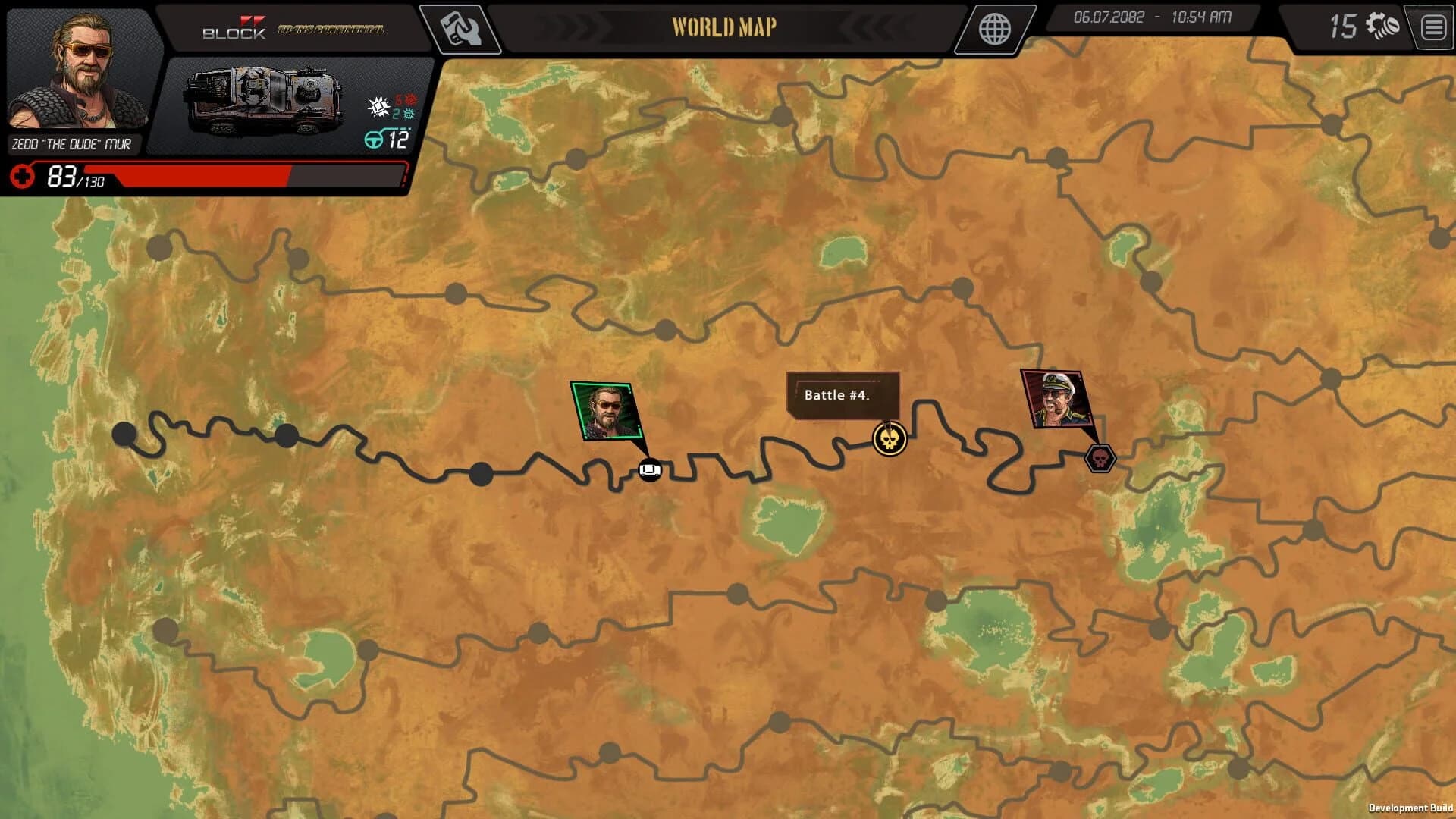Click the red skull hexagon marker

pyautogui.click(x=1099, y=458)
